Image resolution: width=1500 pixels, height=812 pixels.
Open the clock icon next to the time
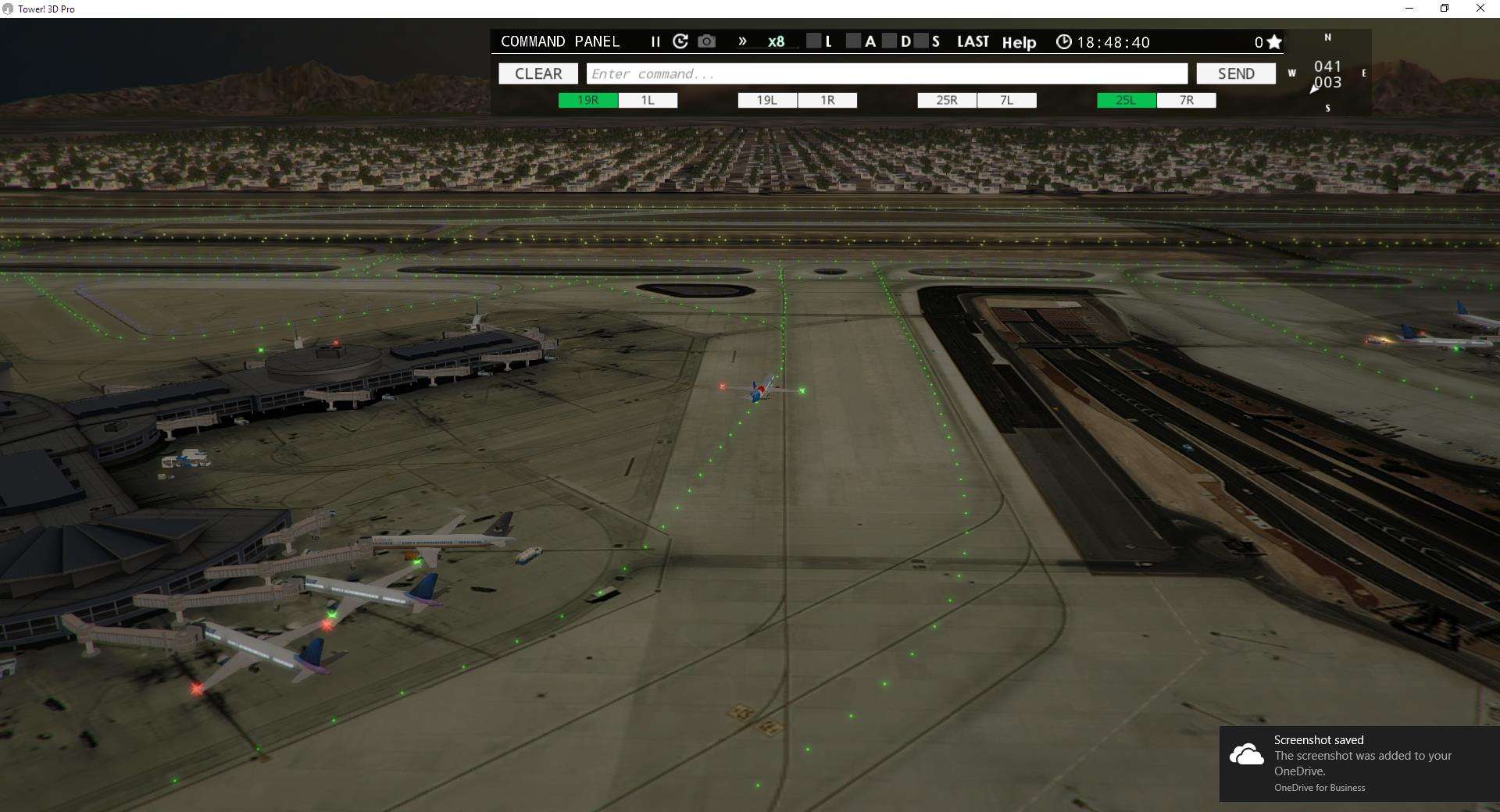[x=1064, y=41]
